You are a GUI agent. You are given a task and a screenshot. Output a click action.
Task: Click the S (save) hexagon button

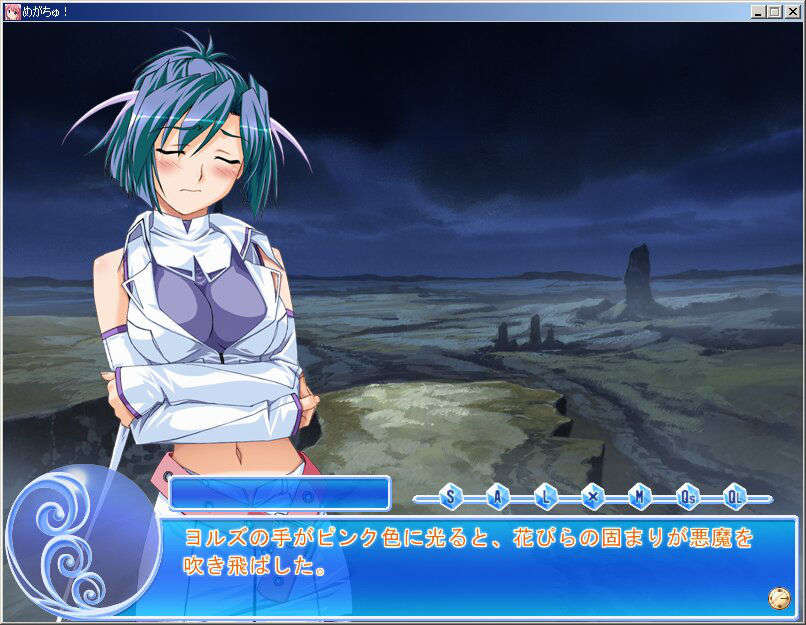(450, 496)
